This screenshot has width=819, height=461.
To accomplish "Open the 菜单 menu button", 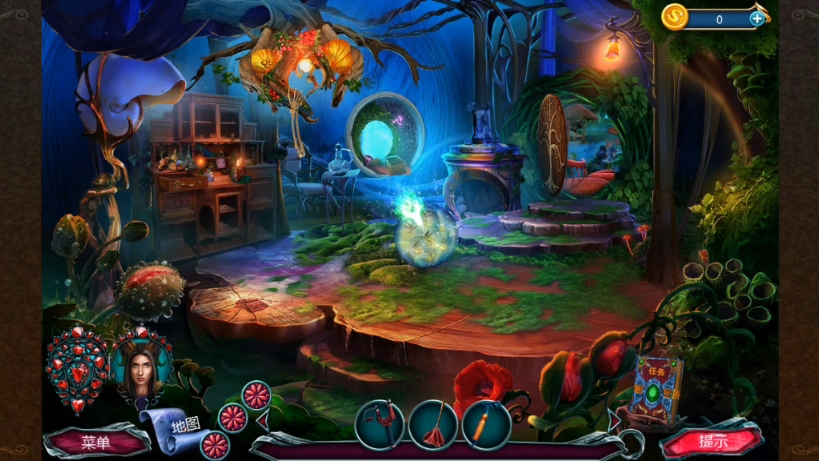I will 96,442.
